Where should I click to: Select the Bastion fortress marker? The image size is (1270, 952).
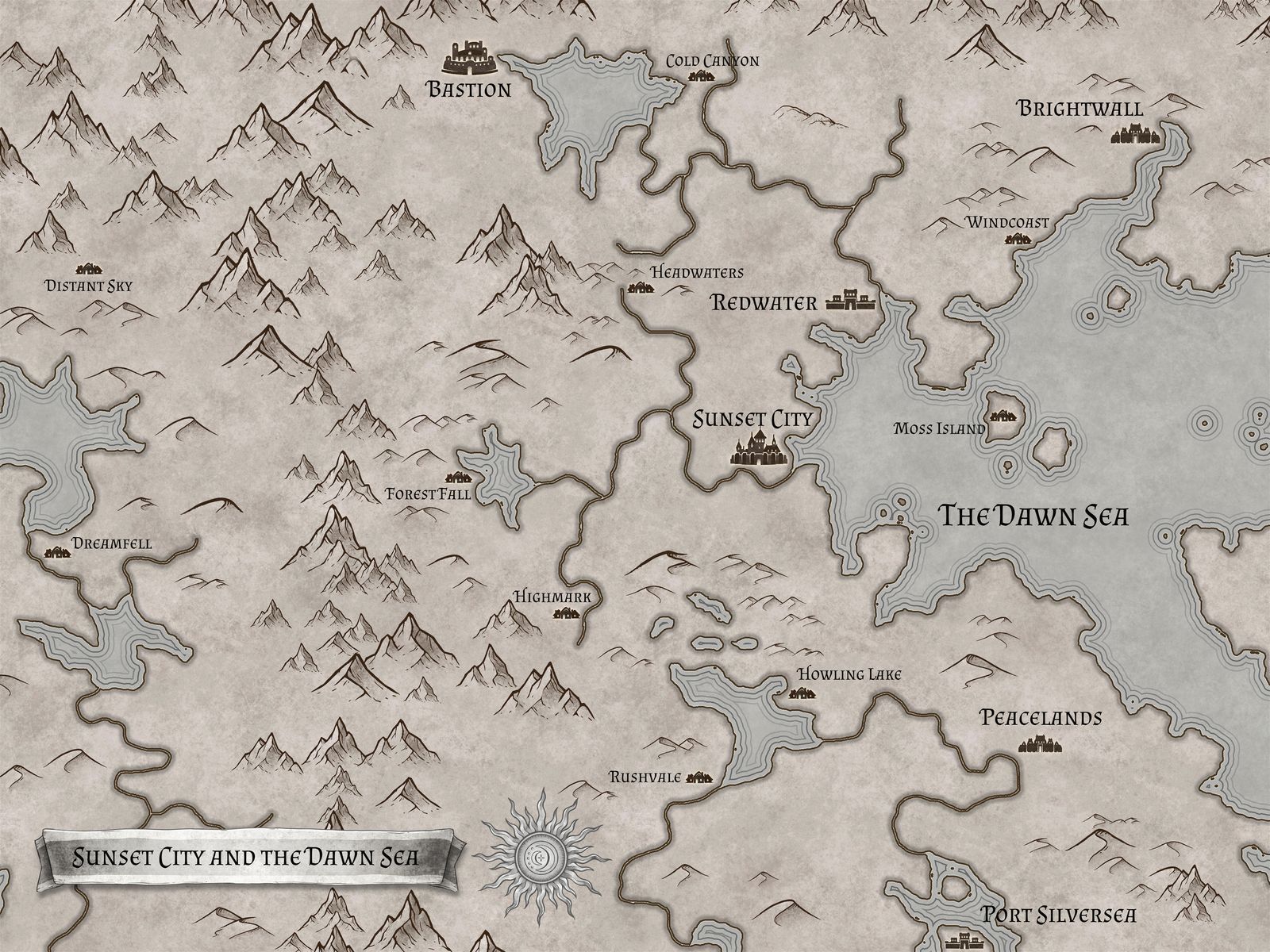pos(468,57)
